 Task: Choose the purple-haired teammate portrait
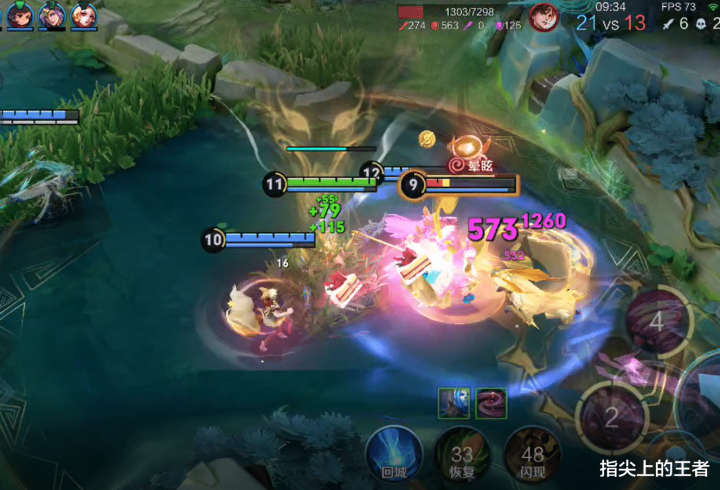click(51, 15)
